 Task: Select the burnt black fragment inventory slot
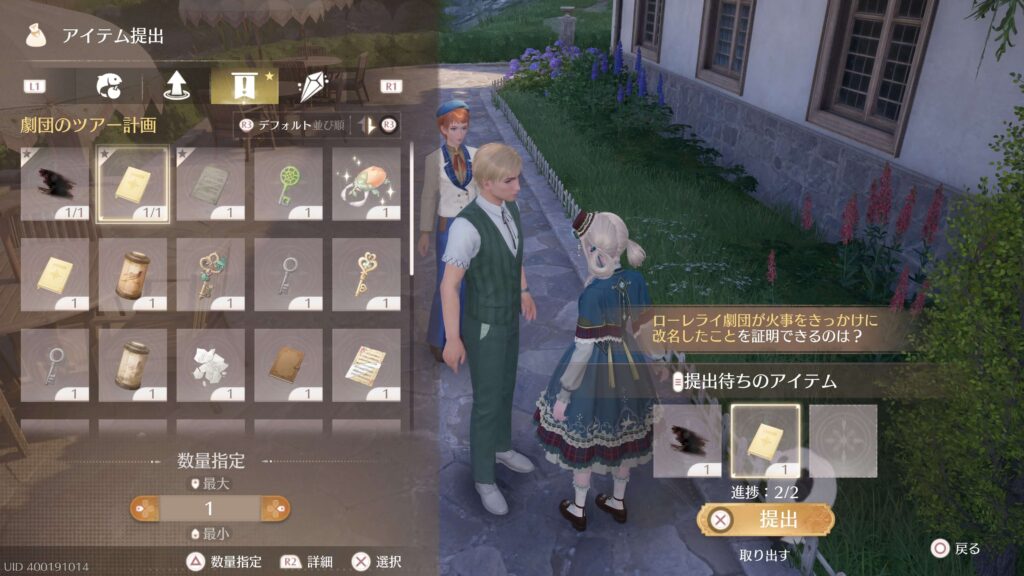click(55, 184)
